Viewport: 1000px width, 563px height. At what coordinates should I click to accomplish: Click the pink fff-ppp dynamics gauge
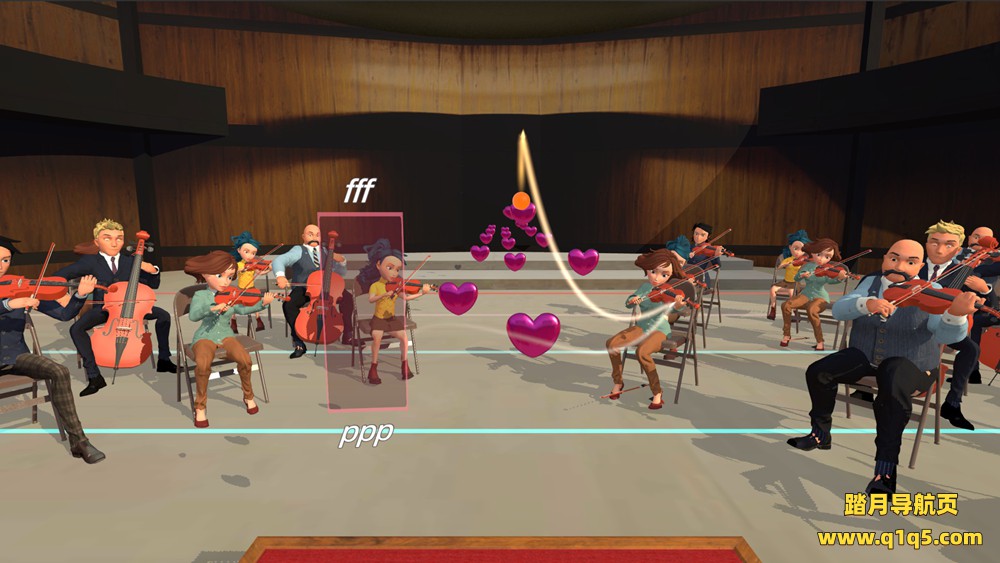click(x=362, y=311)
